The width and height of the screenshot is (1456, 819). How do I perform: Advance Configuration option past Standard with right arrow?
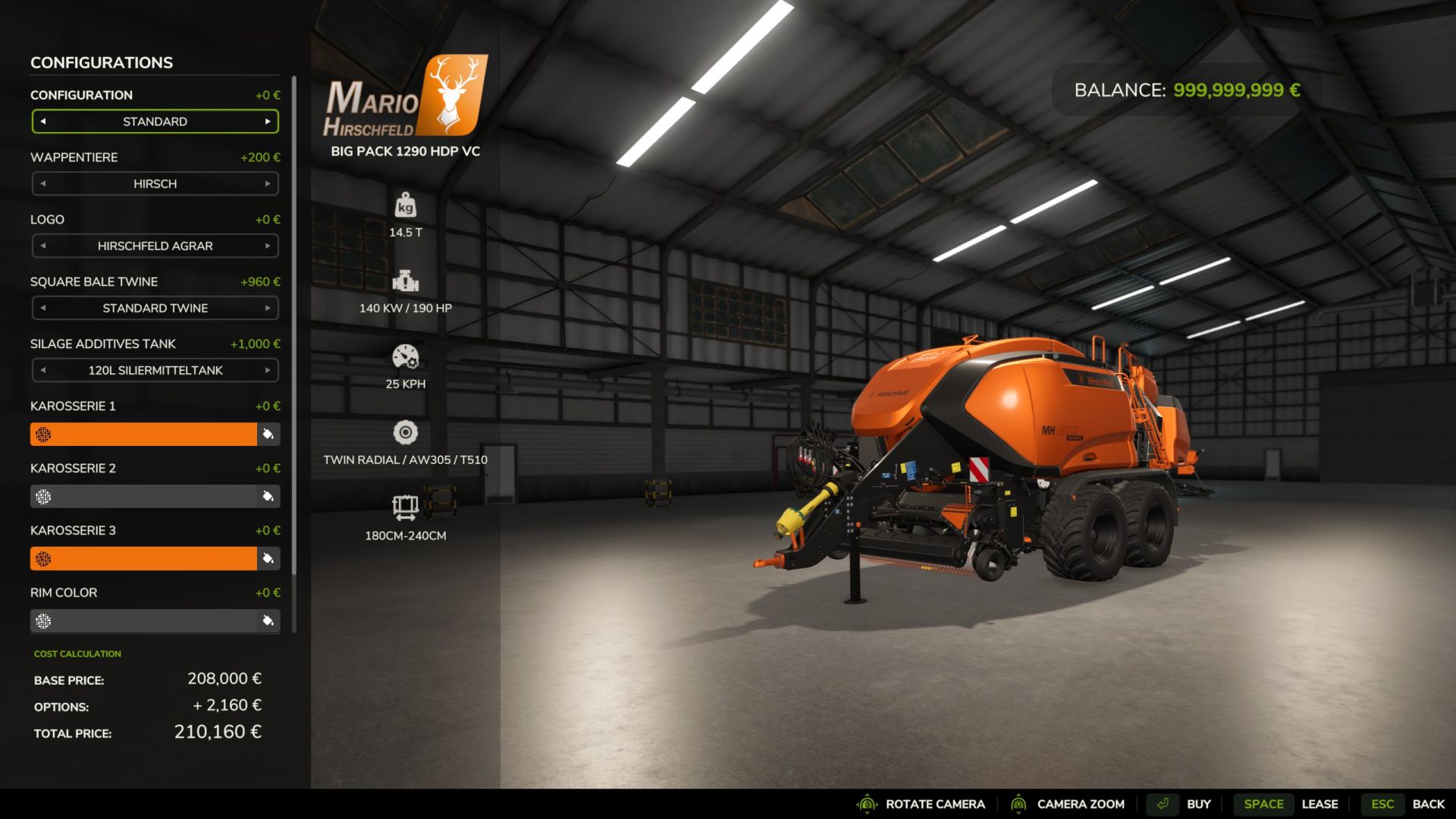268,121
